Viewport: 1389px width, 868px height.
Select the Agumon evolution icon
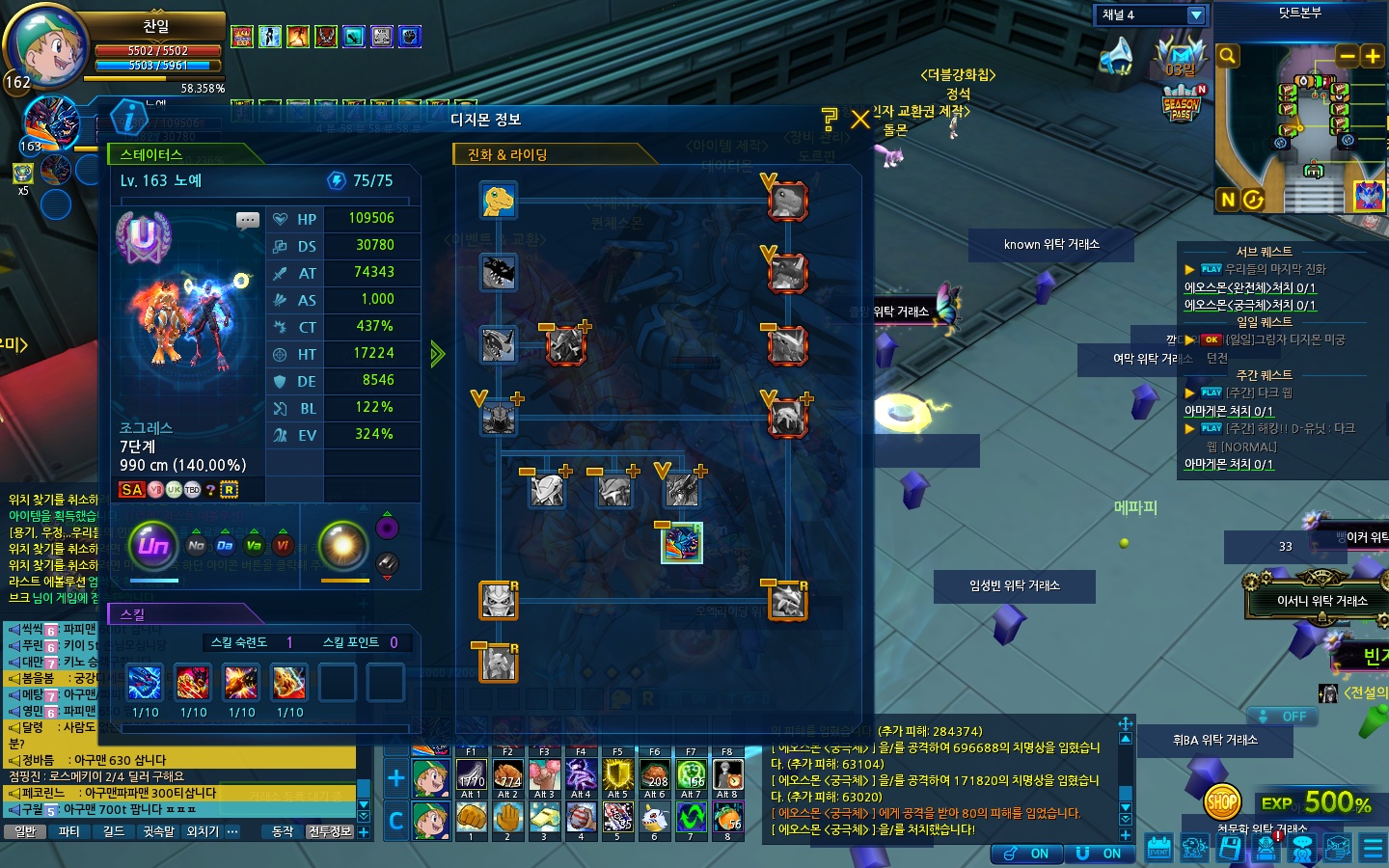pos(499,201)
